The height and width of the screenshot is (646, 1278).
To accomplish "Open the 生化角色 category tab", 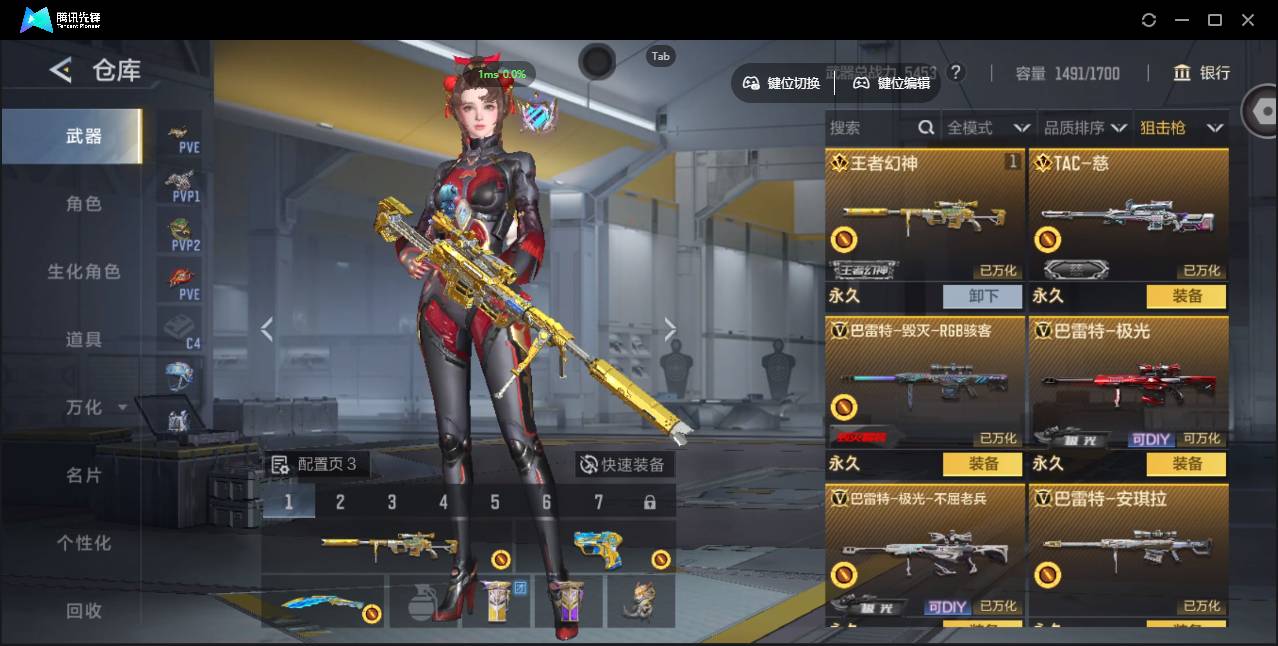I will point(84,272).
